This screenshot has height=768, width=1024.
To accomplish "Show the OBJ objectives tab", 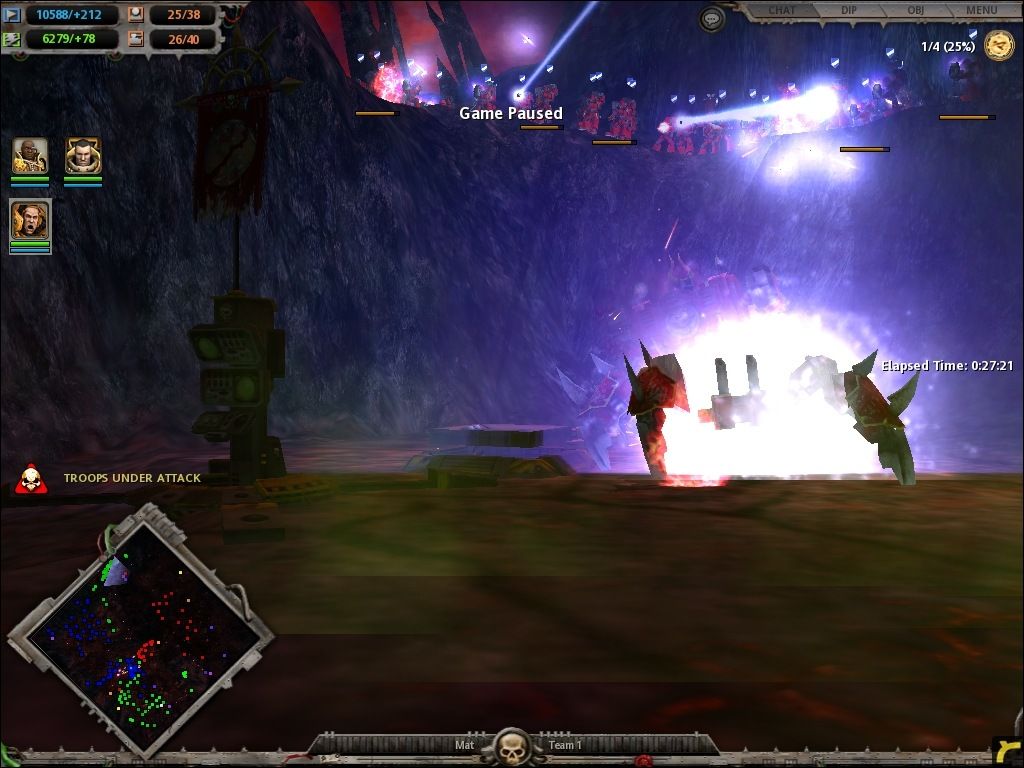I will pos(915,11).
